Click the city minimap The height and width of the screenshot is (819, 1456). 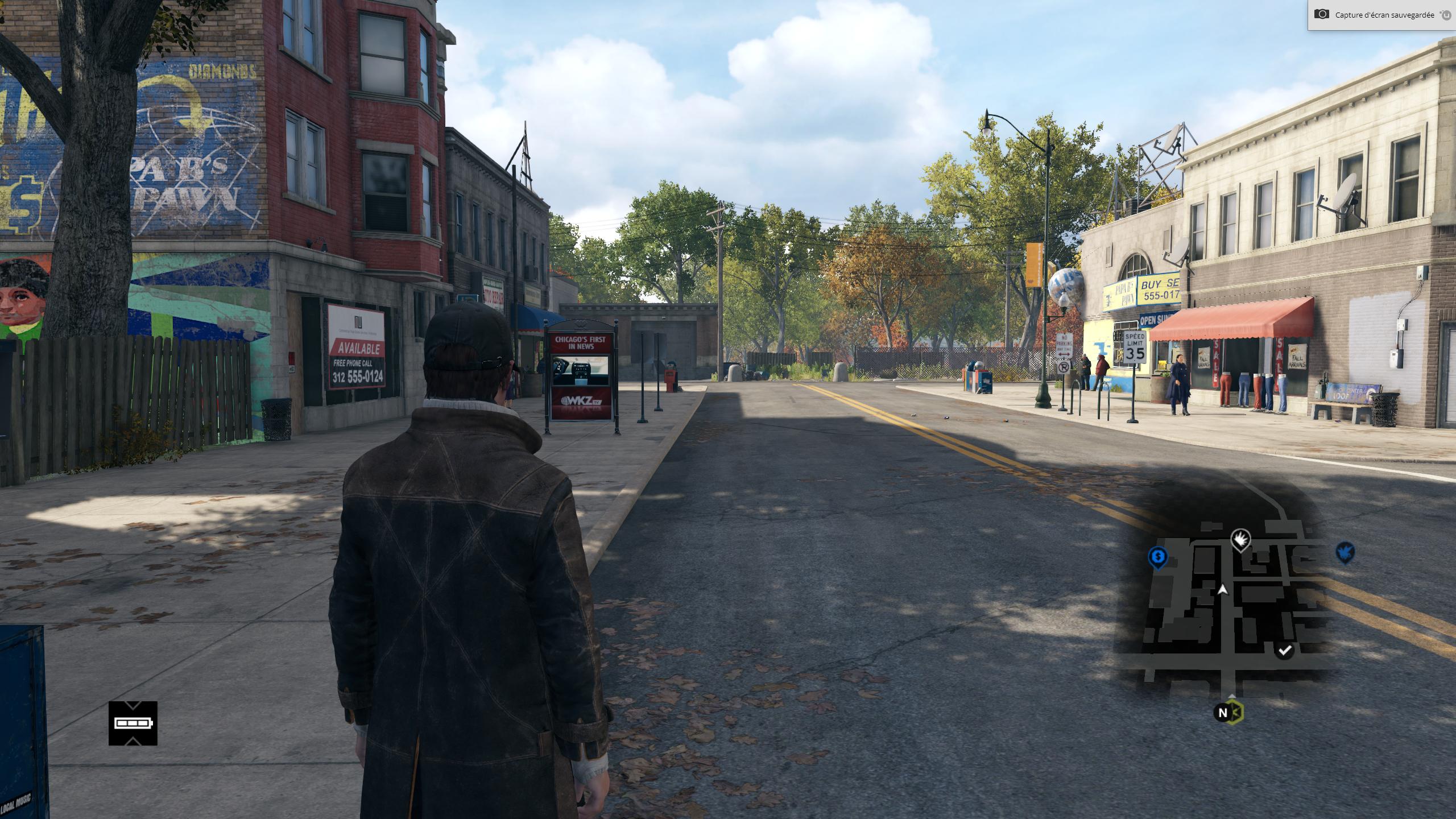point(1223,603)
